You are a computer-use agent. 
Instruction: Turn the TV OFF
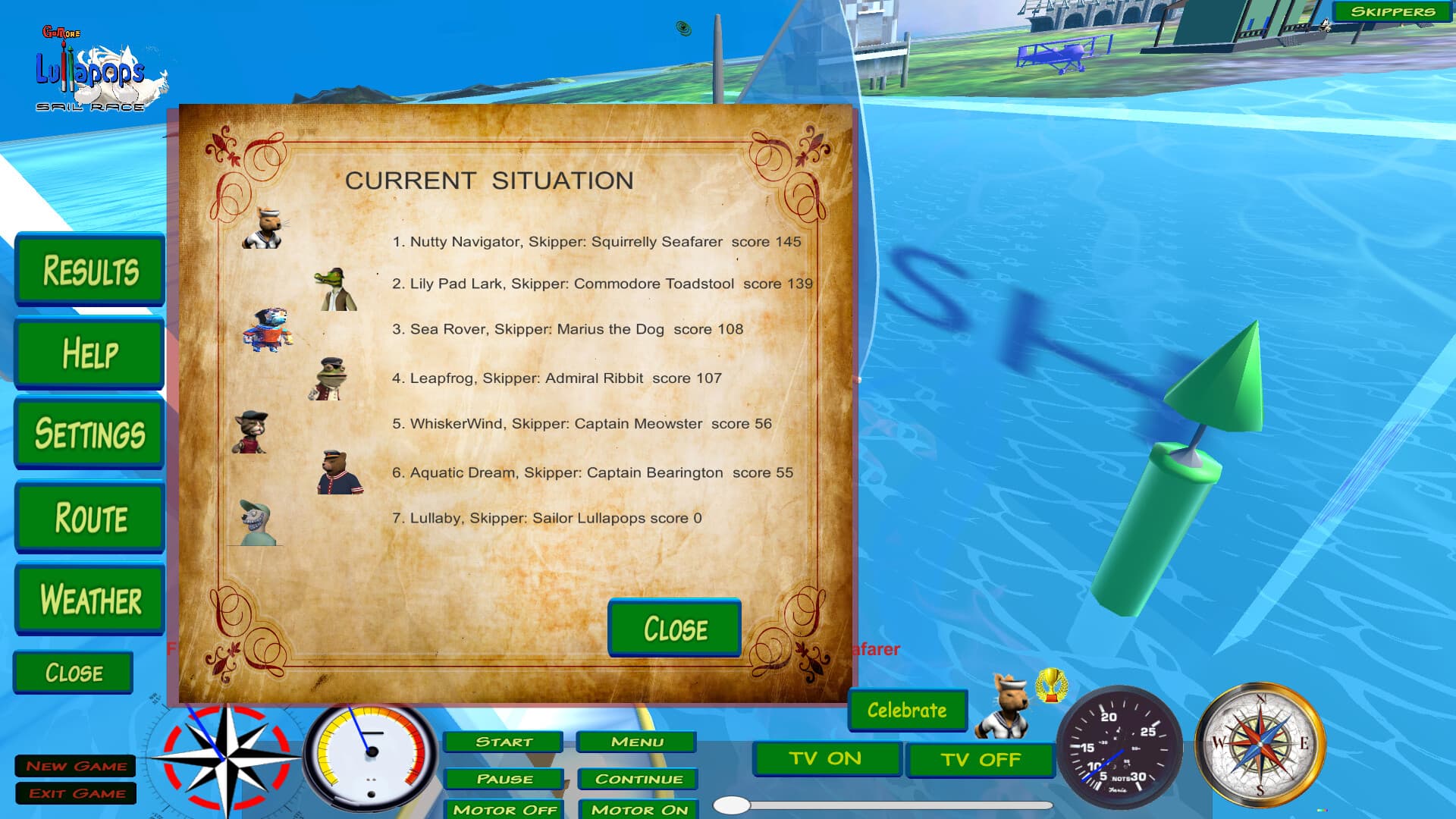(980, 760)
